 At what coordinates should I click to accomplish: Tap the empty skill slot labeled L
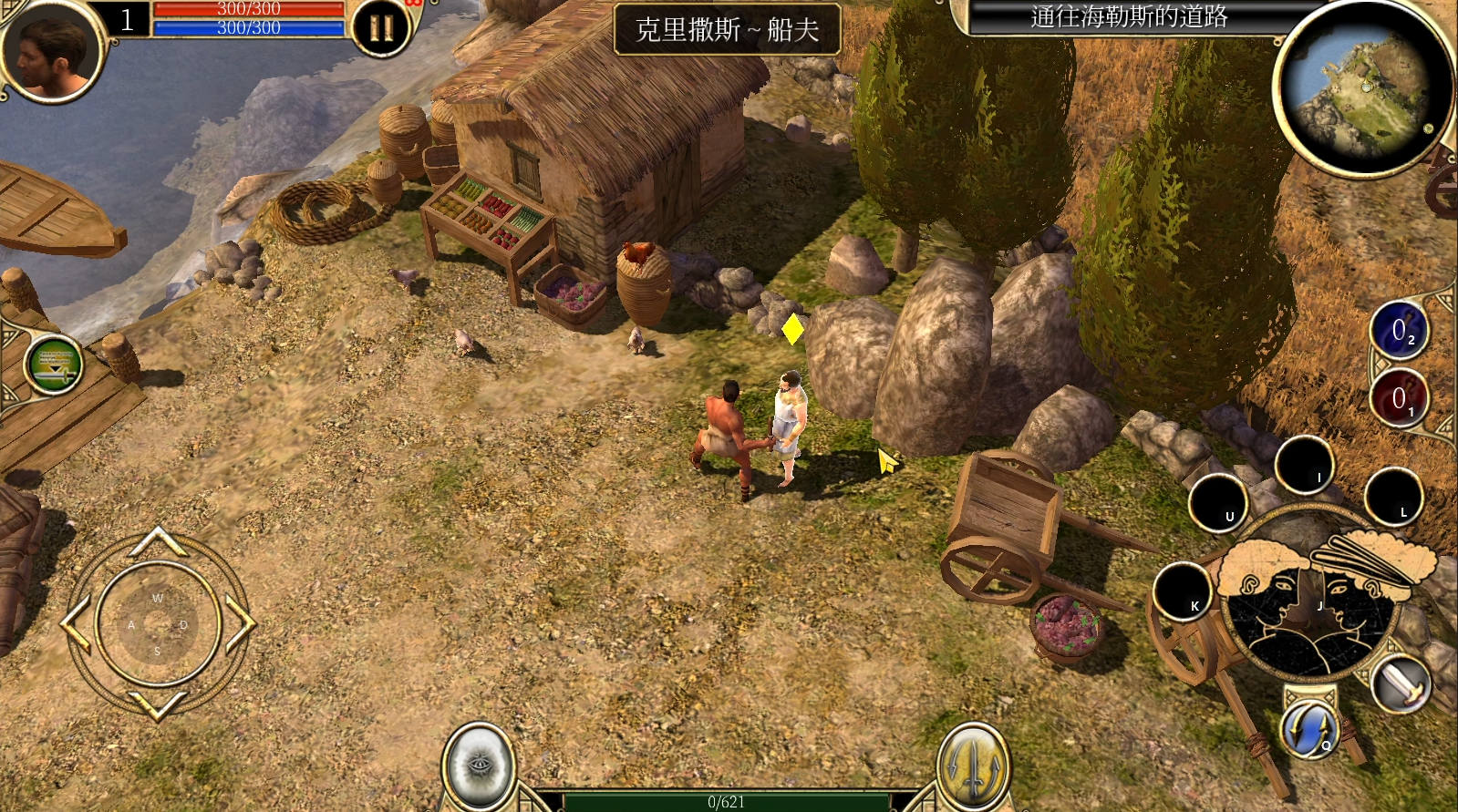point(1393,497)
